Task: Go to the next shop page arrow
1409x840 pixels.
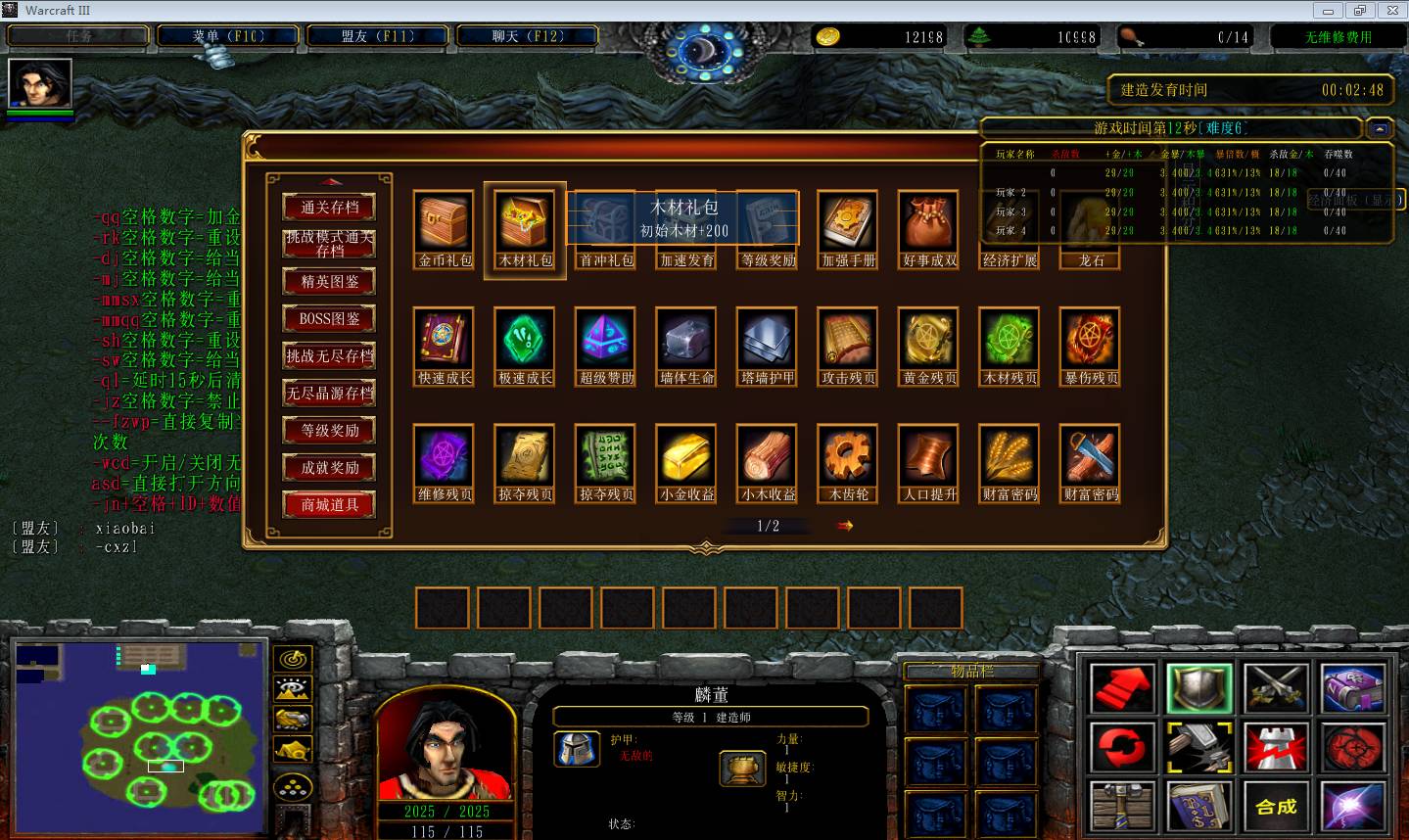Action: click(845, 526)
